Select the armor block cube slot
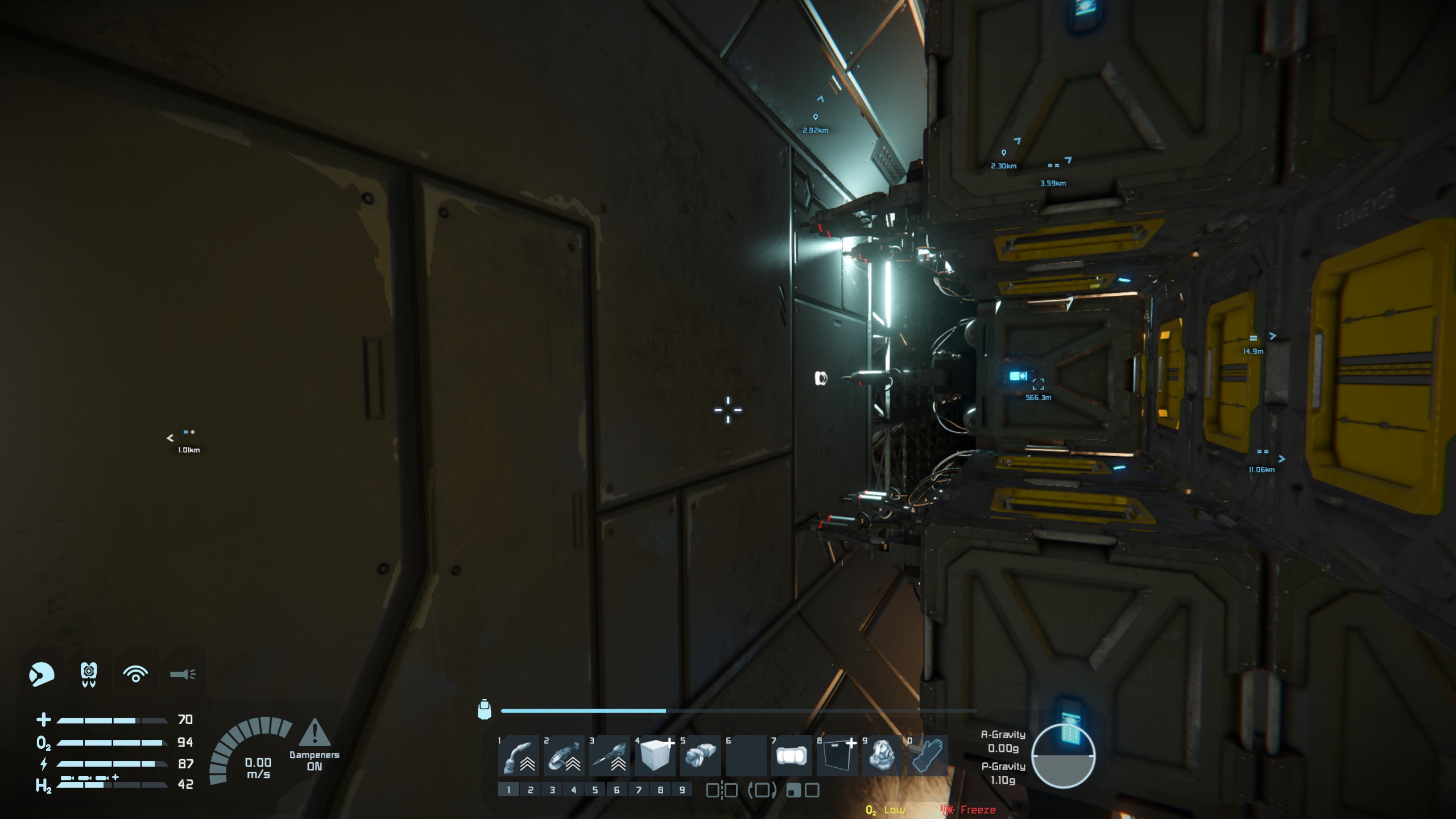Viewport: 1456px width, 819px height. (655, 756)
